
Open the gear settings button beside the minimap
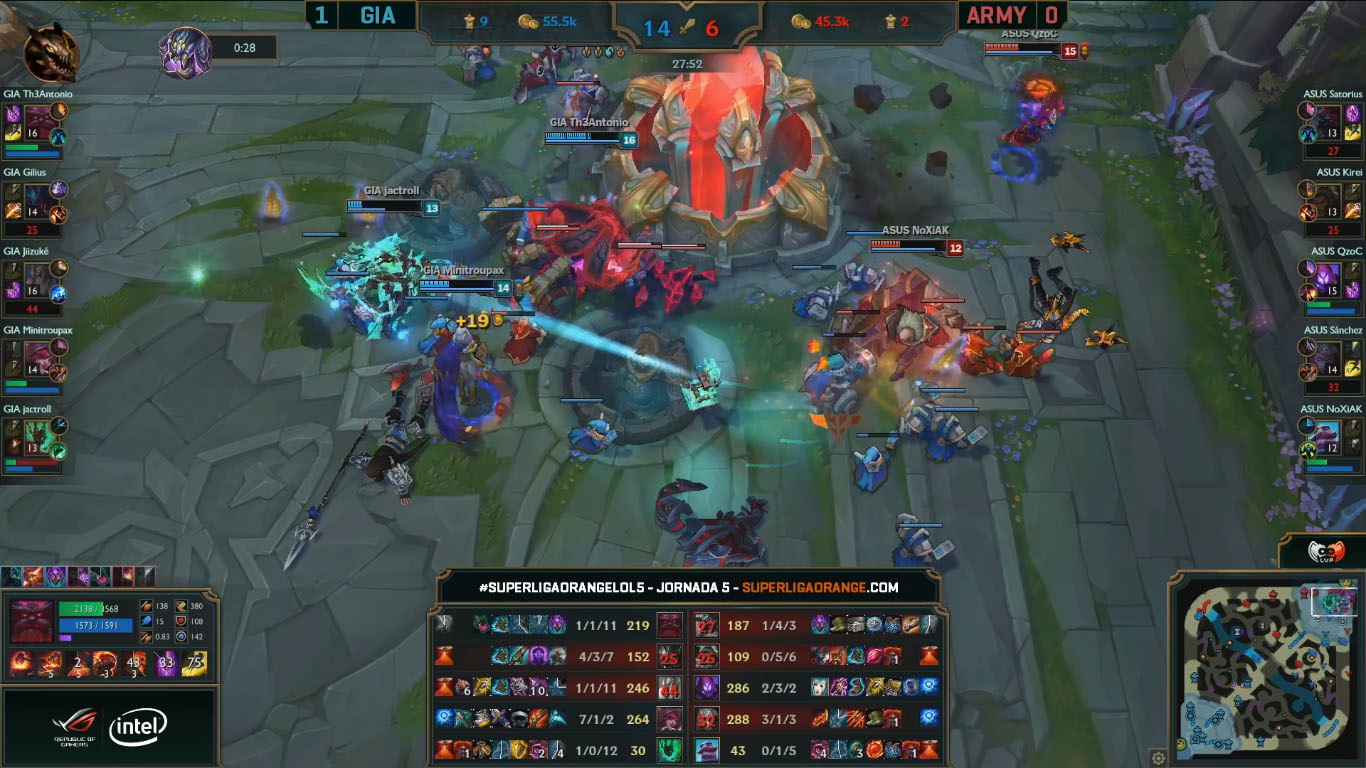point(1158,757)
